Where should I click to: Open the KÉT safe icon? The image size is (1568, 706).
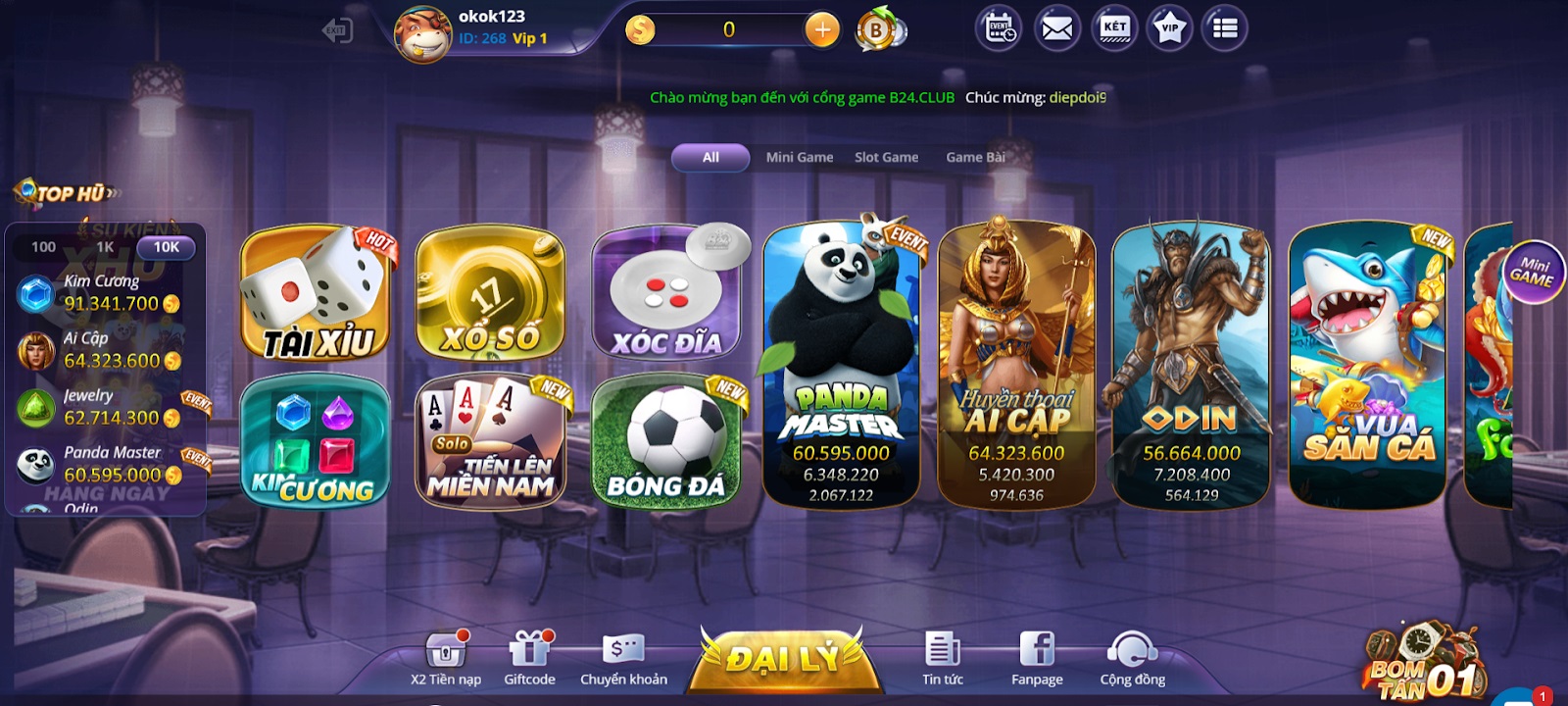(x=1110, y=28)
